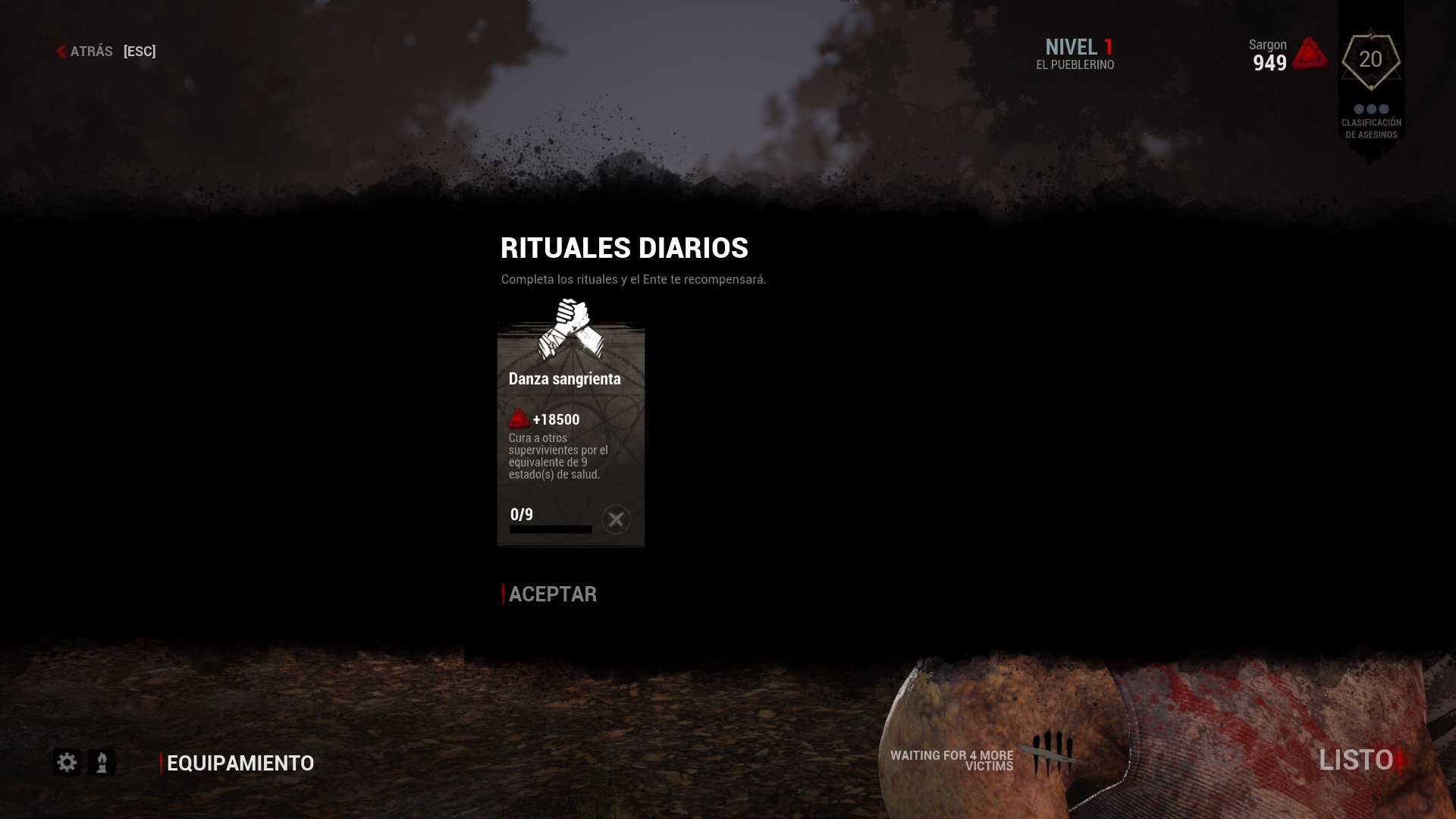Viewport: 1456px width, 819px height.
Task: Click the Clasificación de Asesinos banner
Action: pyautogui.click(x=1370, y=127)
